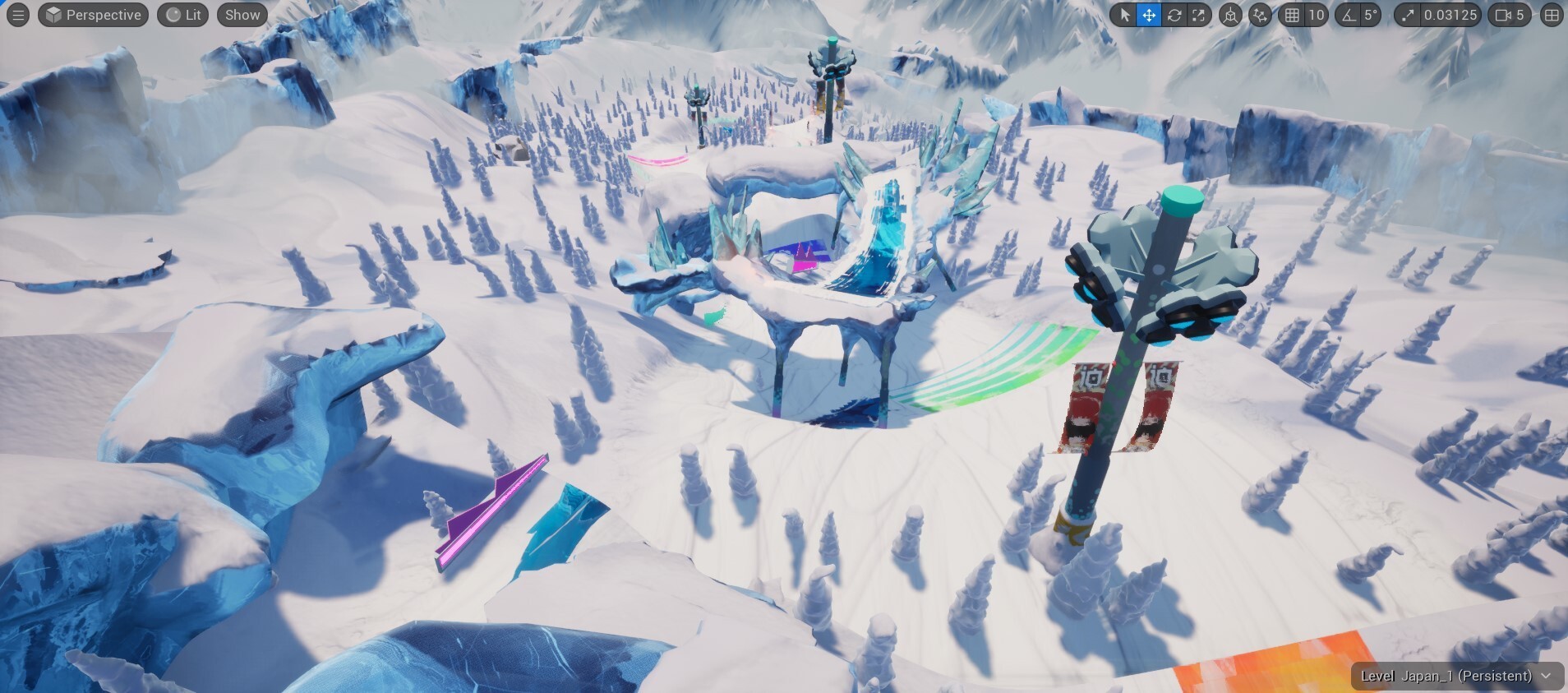Open the Perspective view mode dropdown
This screenshot has width=1568, height=693.
click(x=93, y=14)
